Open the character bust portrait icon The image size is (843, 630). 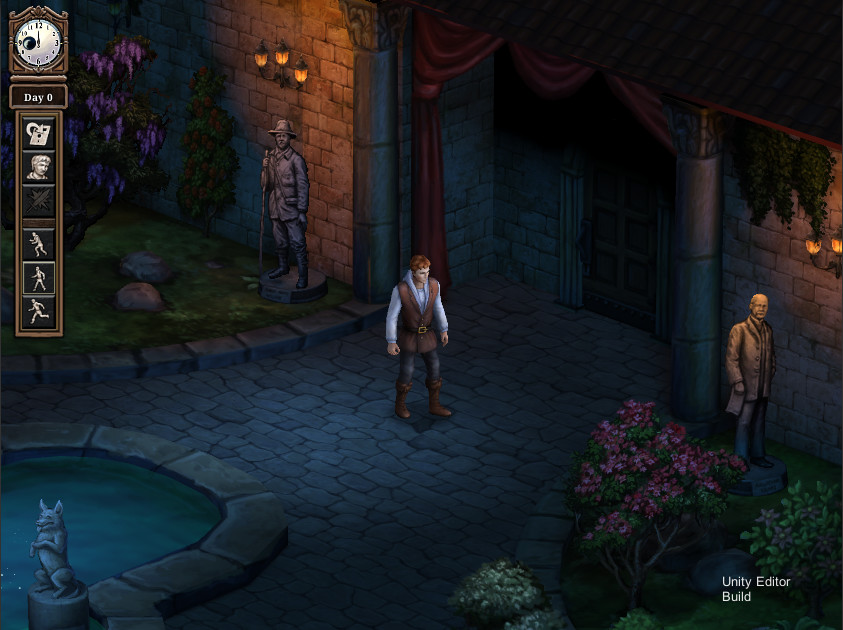point(39,166)
